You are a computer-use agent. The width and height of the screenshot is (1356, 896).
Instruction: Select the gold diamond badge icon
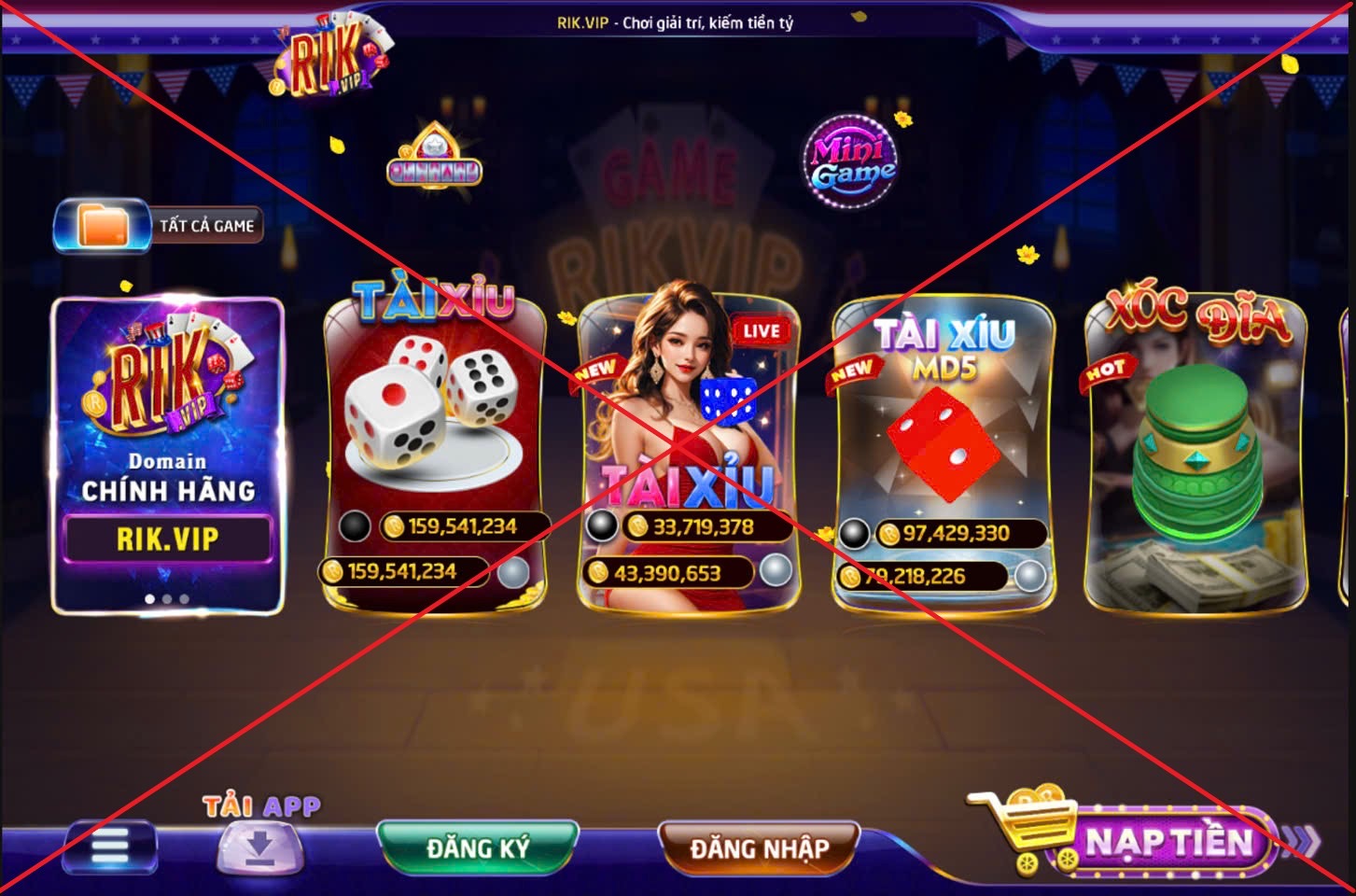point(434,159)
